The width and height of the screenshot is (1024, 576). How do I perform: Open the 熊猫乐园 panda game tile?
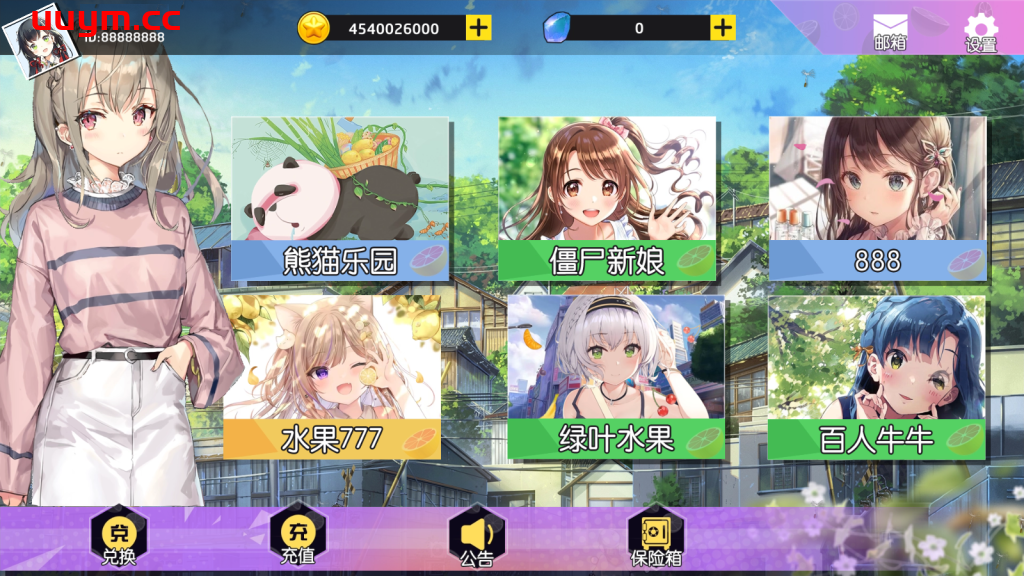[x=340, y=198]
